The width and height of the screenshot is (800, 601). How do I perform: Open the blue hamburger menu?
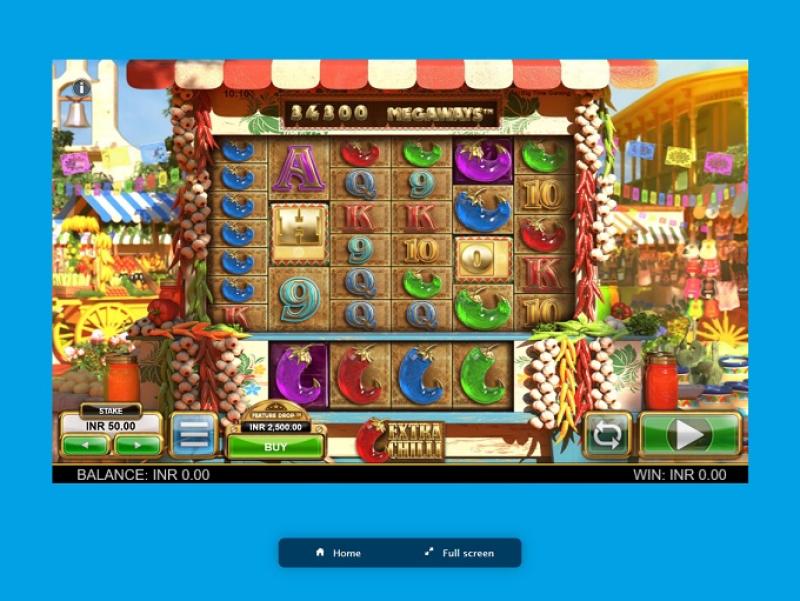pyautogui.click(x=194, y=434)
